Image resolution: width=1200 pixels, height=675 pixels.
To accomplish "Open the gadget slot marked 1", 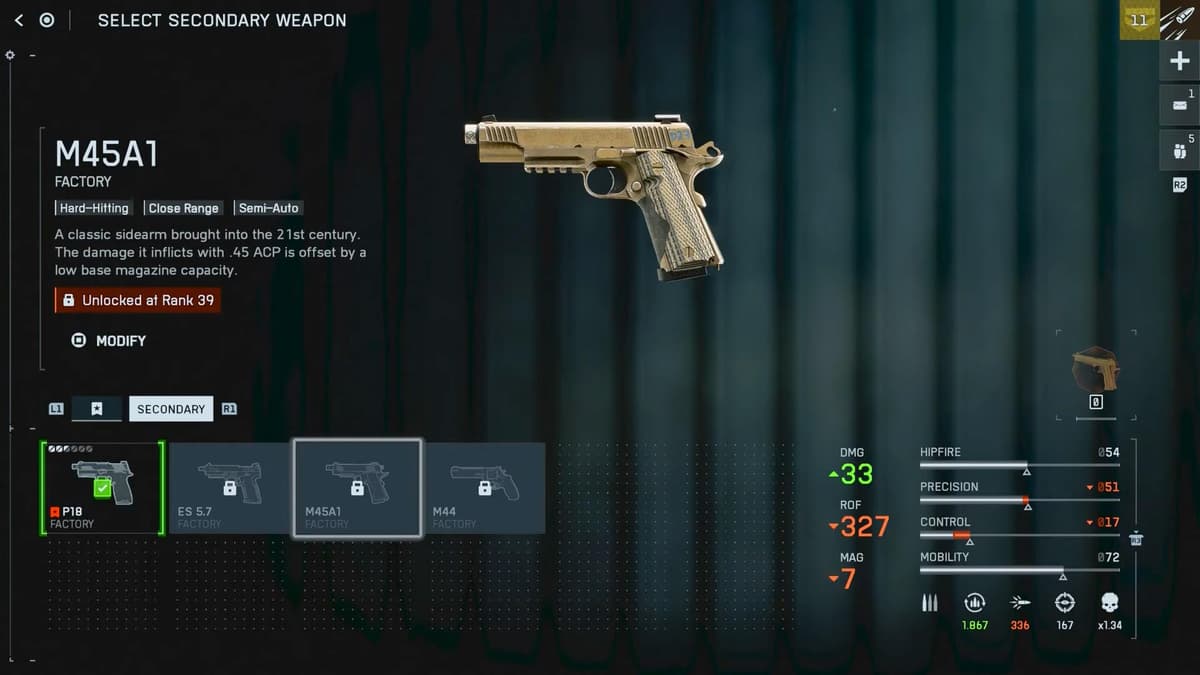I will (x=1179, y=105).
